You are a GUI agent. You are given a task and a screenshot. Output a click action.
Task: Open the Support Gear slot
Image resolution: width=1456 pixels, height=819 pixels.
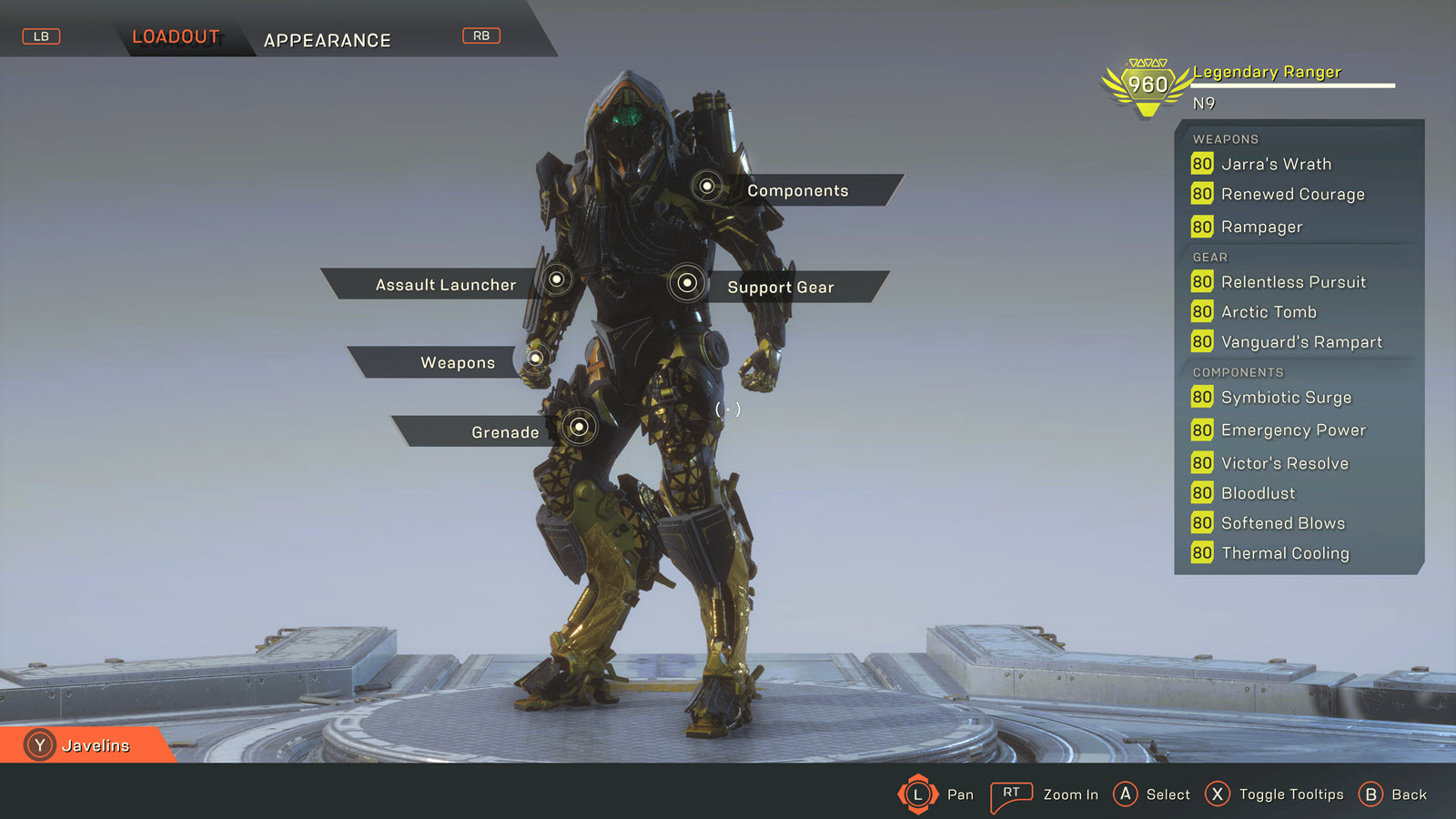[x=780, y=287]
